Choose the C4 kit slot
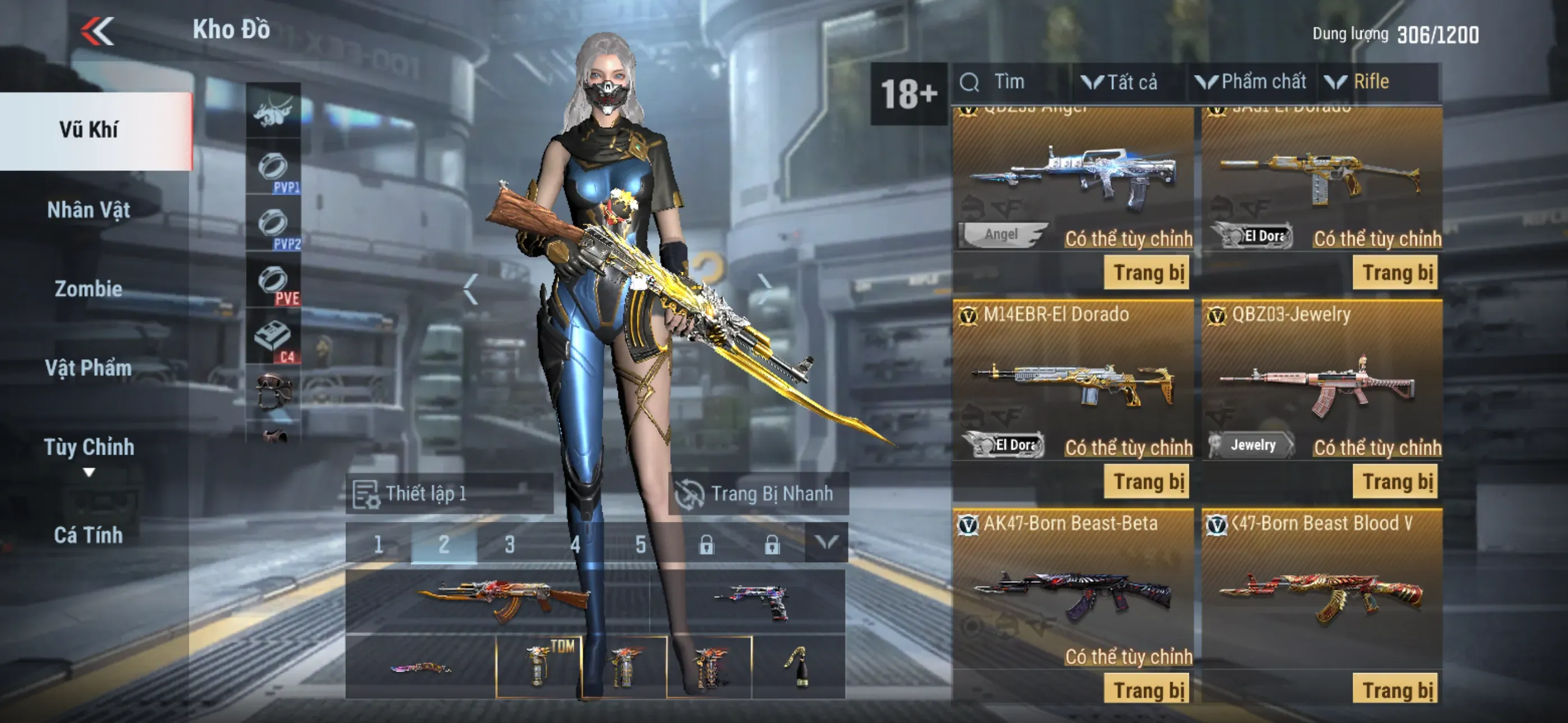Image resolution: width=1568 pixels, height=723 pixels. click(273, 339)
